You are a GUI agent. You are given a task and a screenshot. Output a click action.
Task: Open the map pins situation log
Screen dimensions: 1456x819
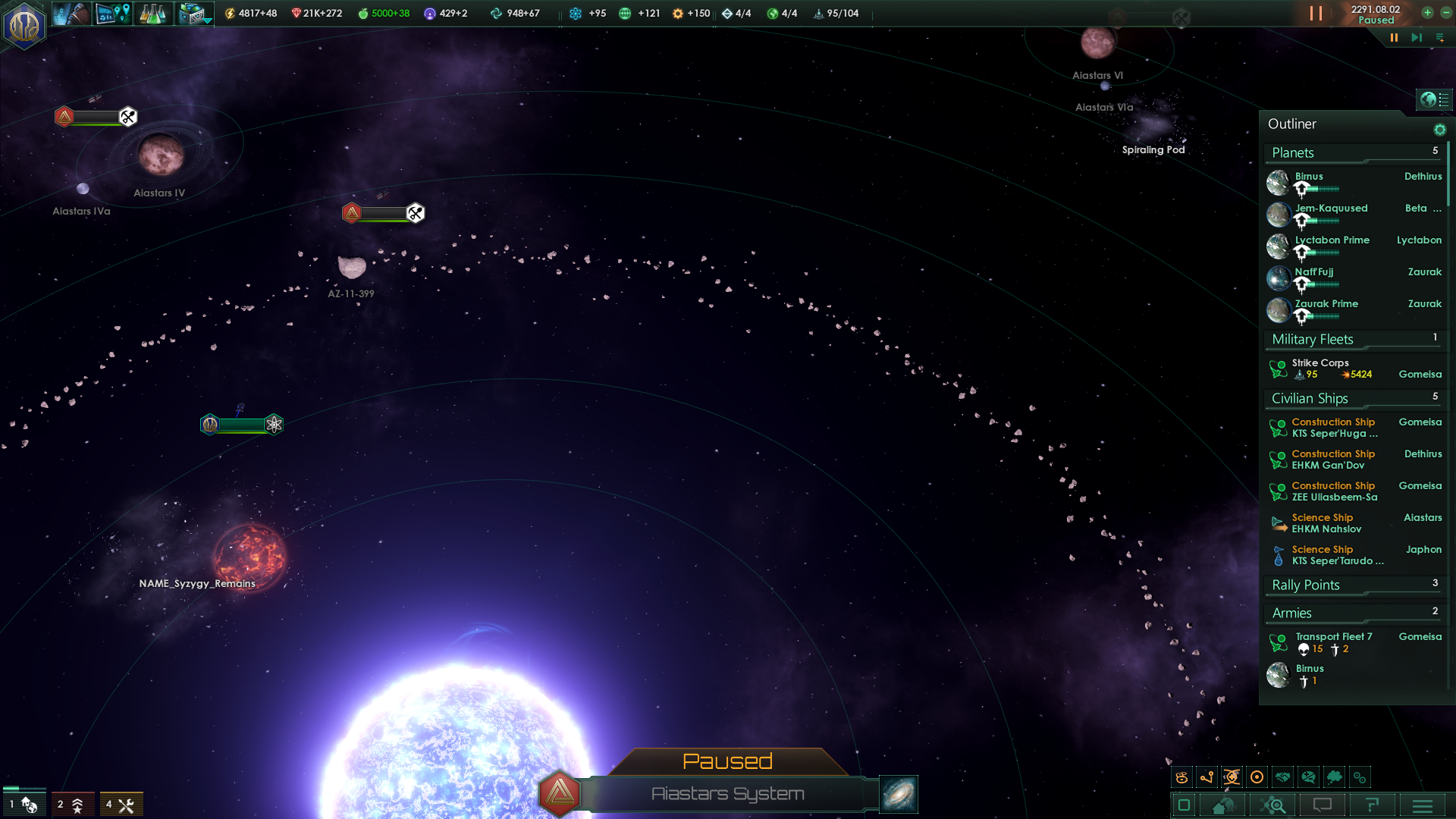tap(114, 14)
